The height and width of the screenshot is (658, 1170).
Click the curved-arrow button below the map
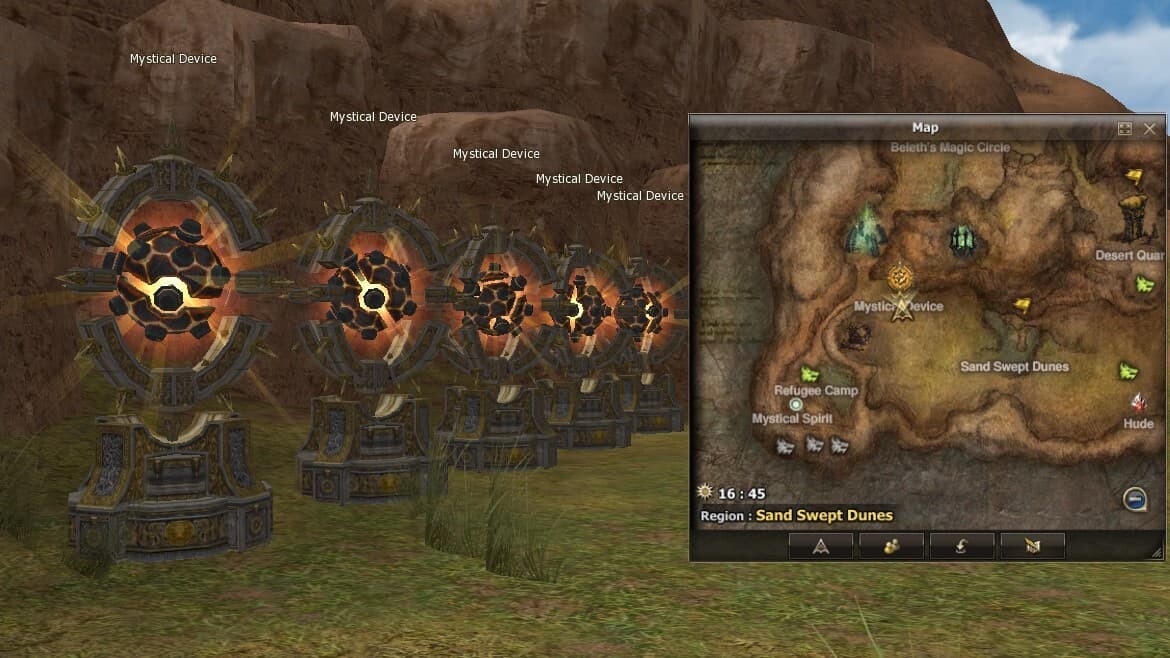[x=962, y=545]
